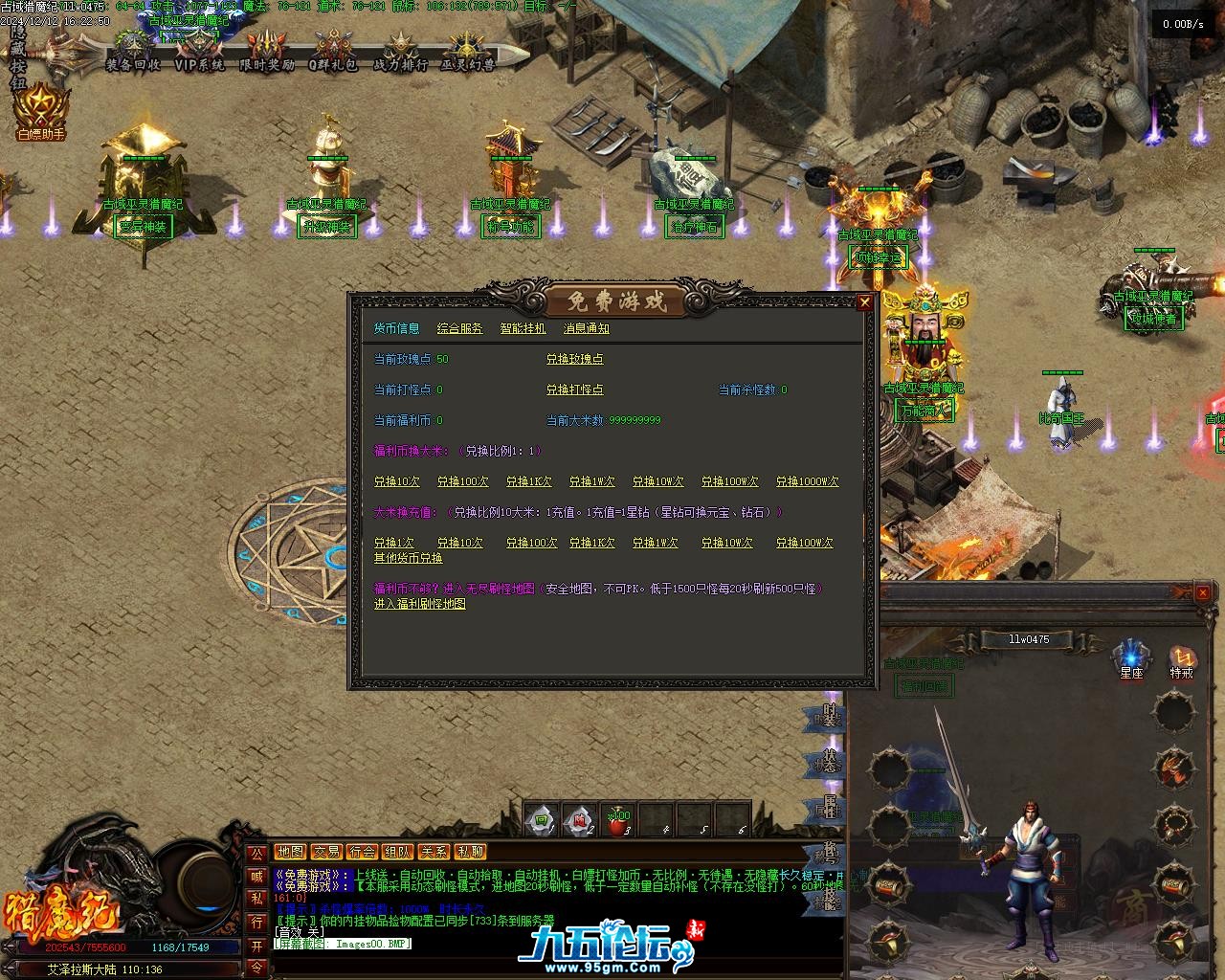Select 兑换1000W次 exchange option
This screenshot has width=1225, height=980.
807,481
